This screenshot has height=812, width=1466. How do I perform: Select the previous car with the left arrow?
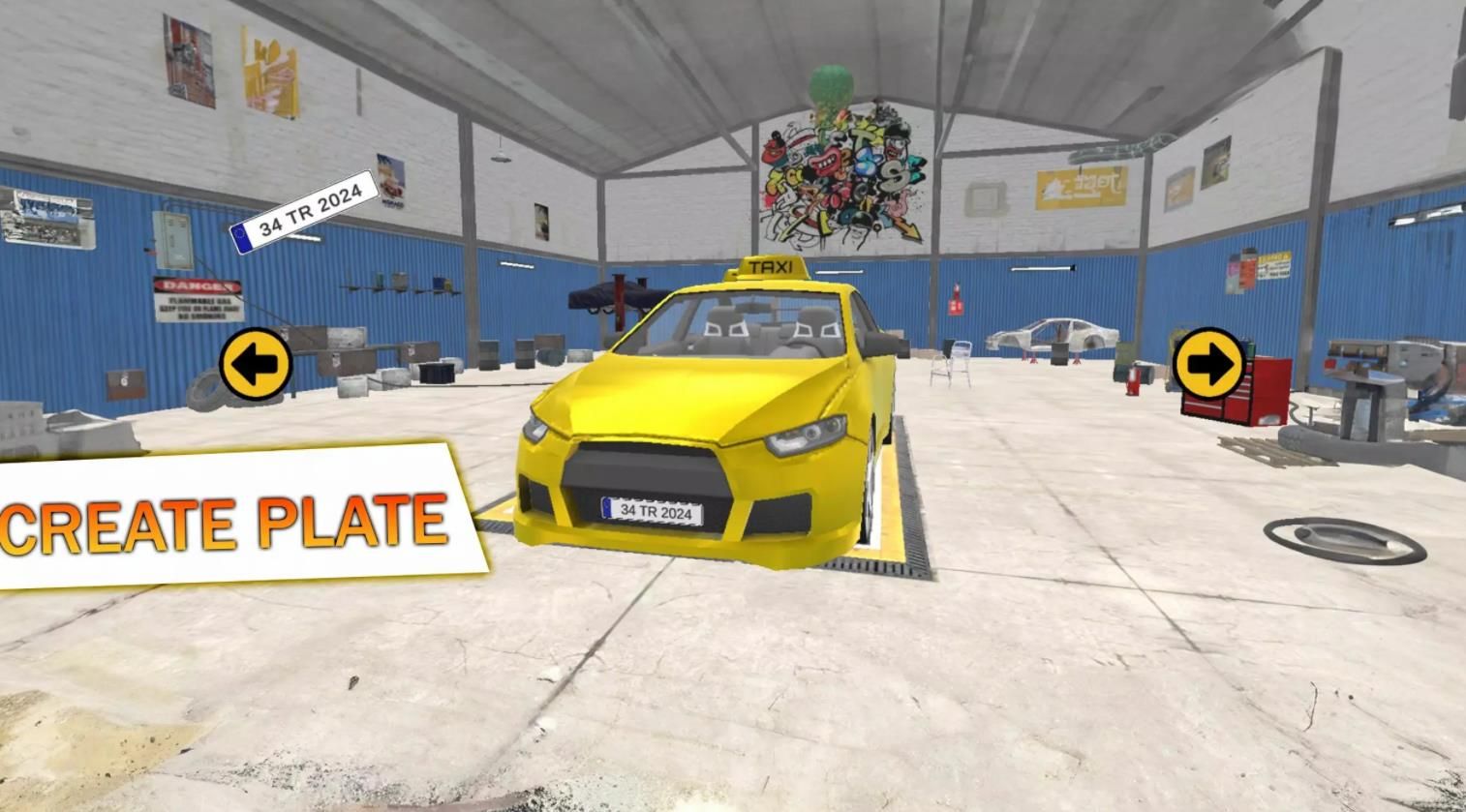pyautogui.click(x=256, y=364)
